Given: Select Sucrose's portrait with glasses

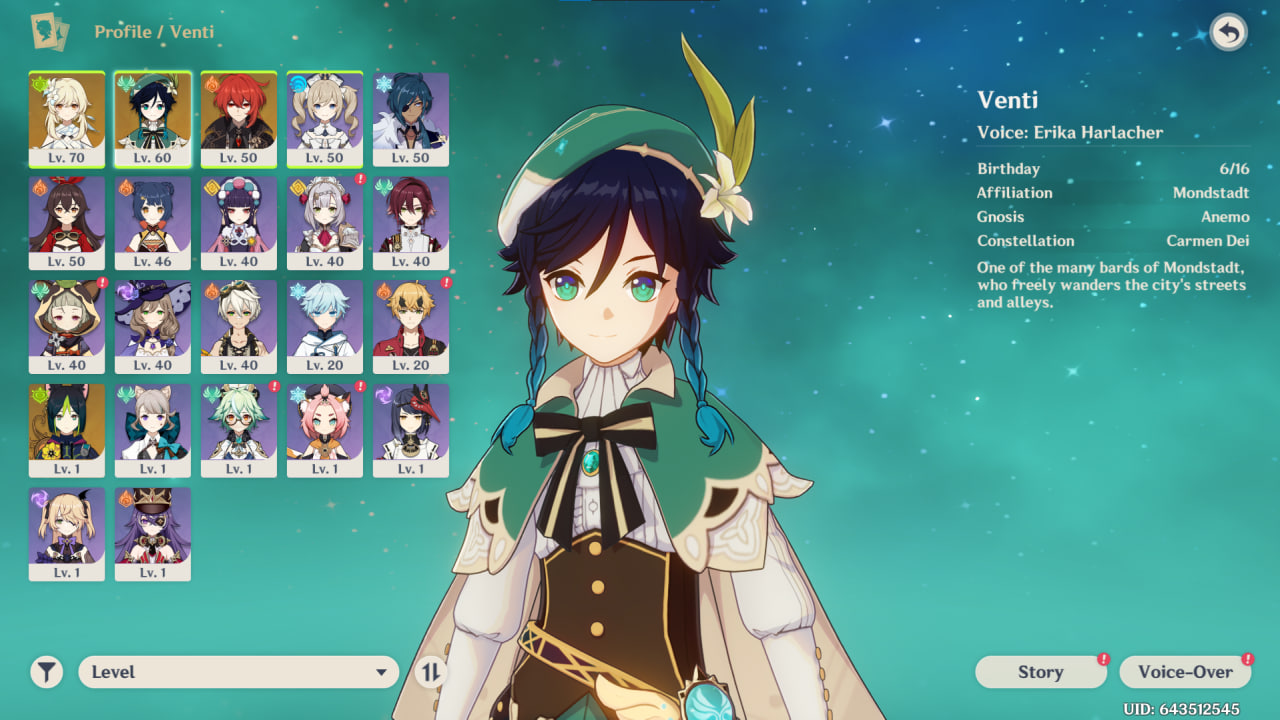Looking at the screenshot, I should coord(239,430).
